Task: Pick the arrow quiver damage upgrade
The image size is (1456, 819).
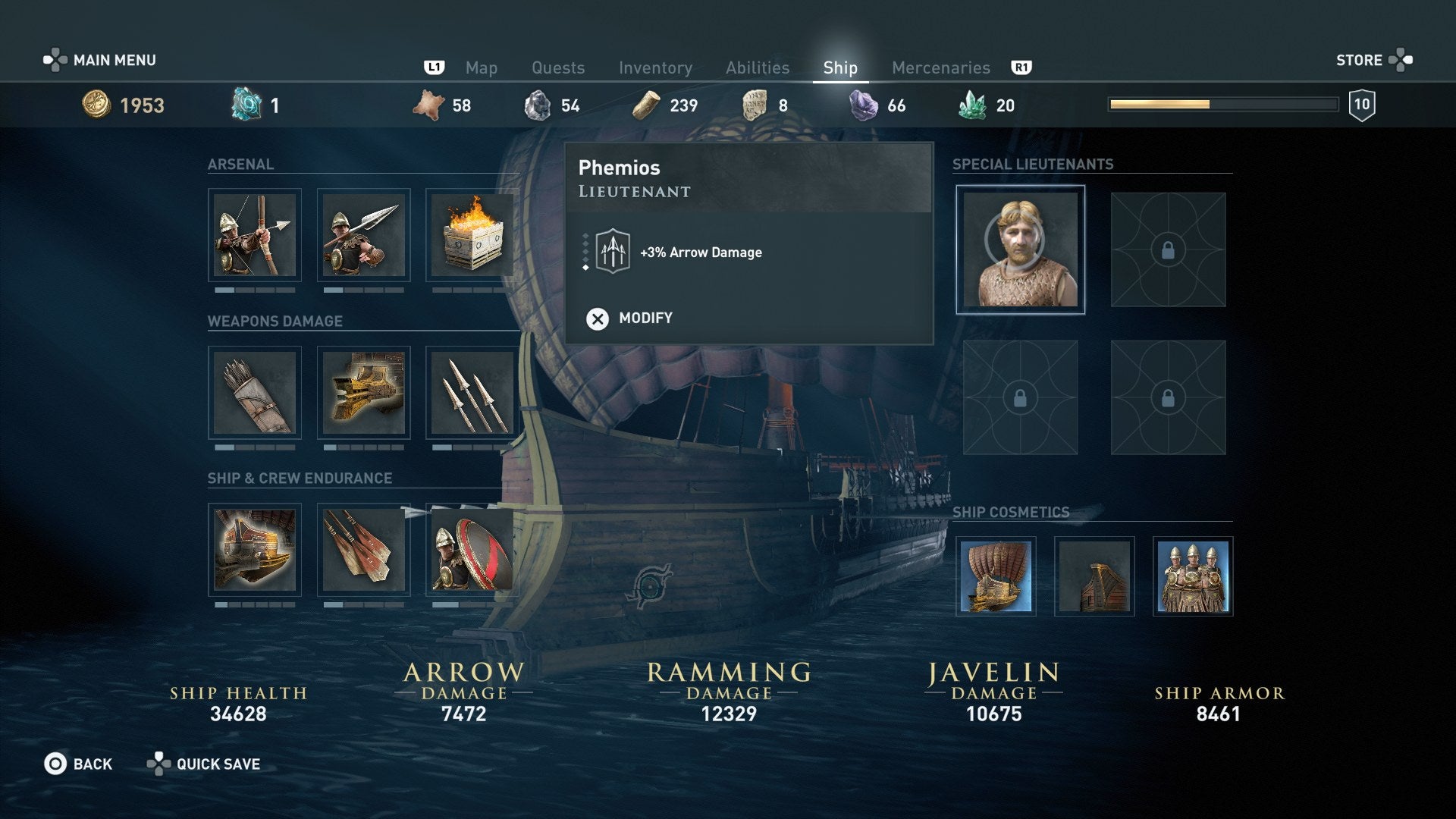Action: click(255, 393)
